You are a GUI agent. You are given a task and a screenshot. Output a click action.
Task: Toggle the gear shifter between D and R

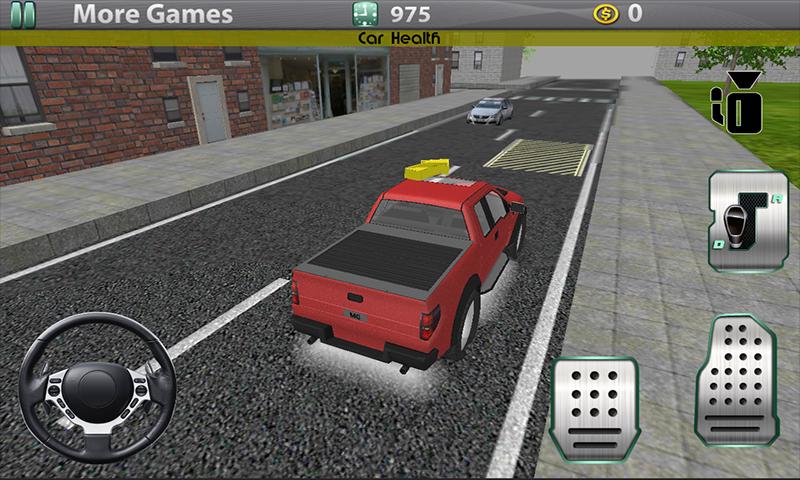(742, 221)
